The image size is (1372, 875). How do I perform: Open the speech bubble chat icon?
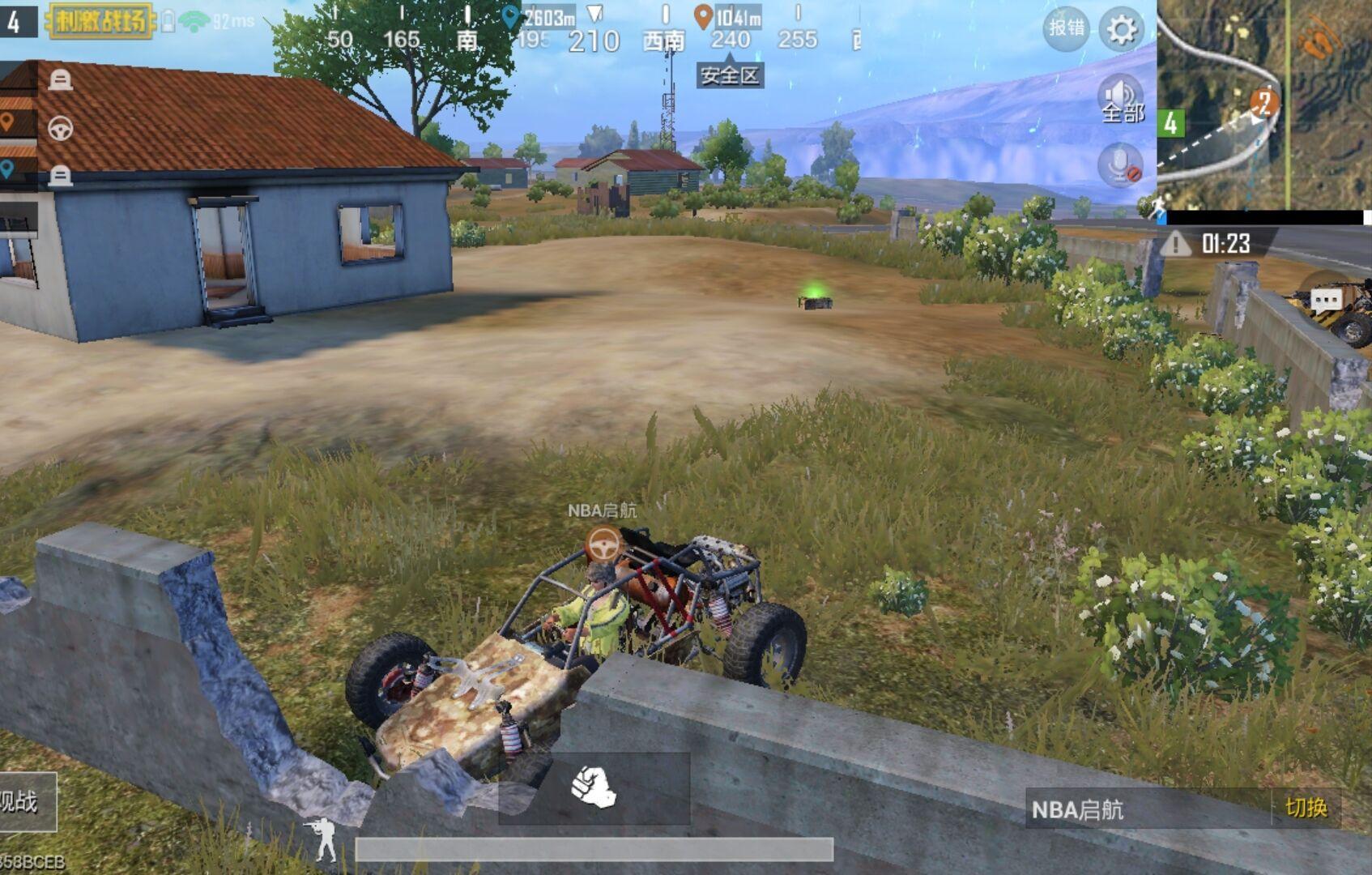1326,301
